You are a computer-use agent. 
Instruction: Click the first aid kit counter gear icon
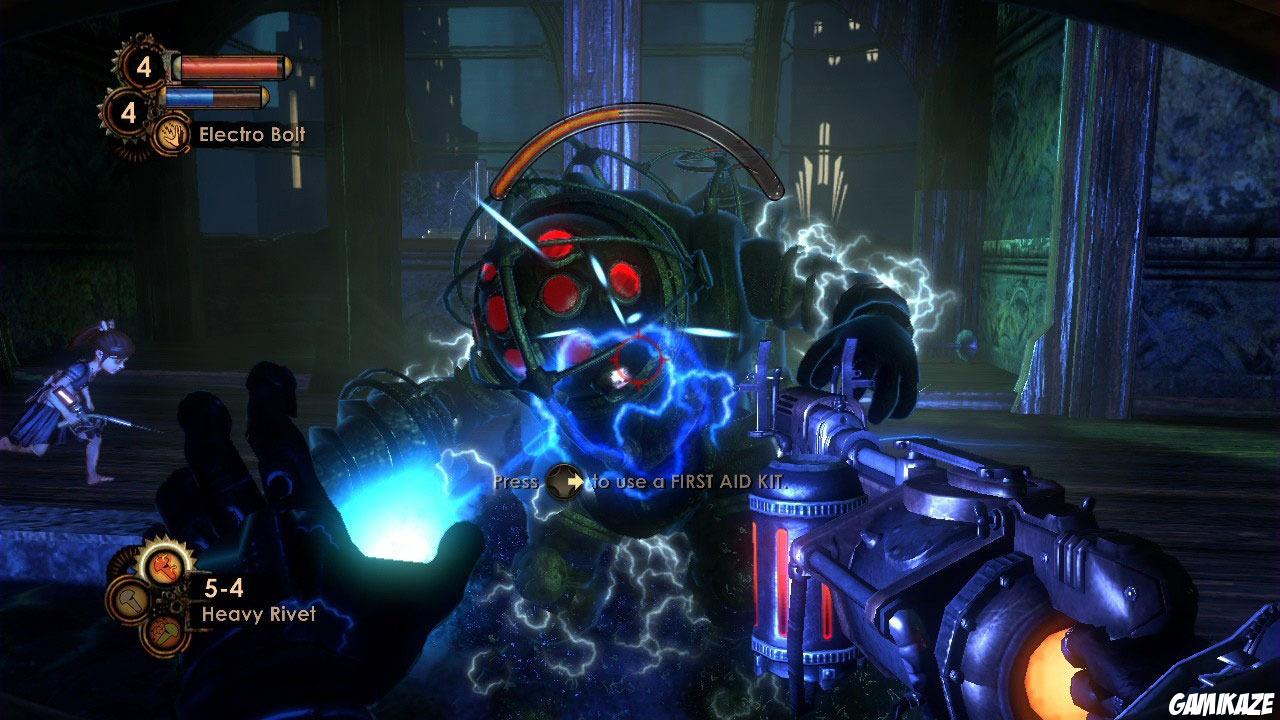[x=143, y=66]
